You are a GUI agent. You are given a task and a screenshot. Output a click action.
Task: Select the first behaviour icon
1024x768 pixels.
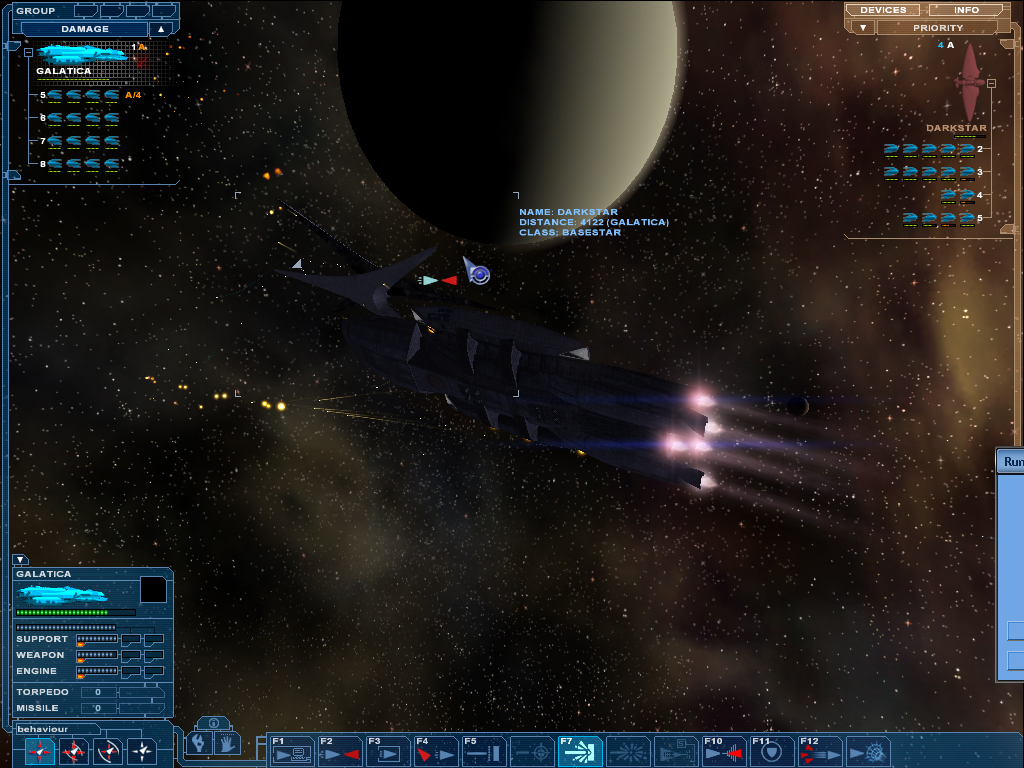(40, 750)
